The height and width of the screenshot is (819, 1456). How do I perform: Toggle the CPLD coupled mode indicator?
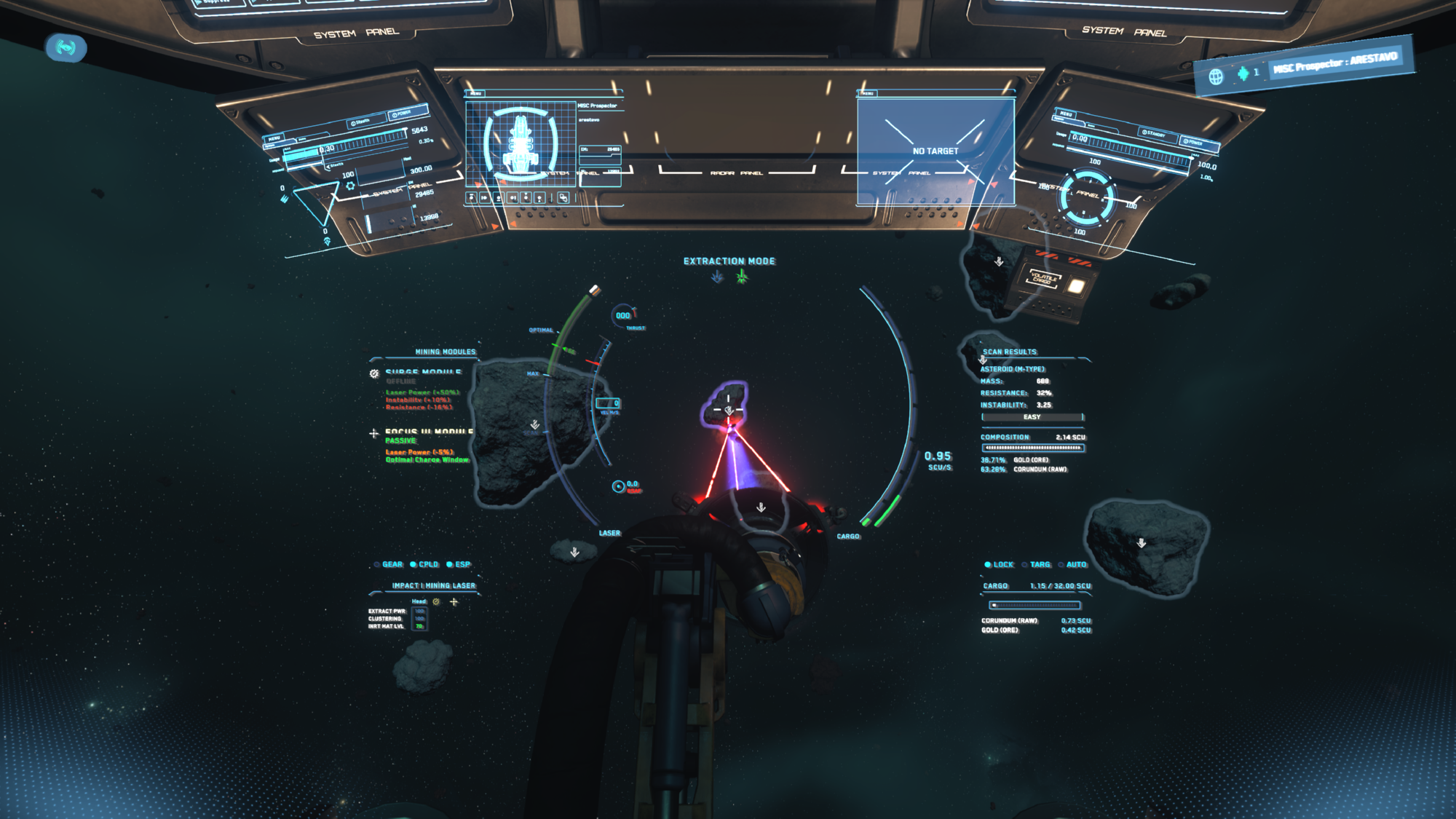point(424,564)
